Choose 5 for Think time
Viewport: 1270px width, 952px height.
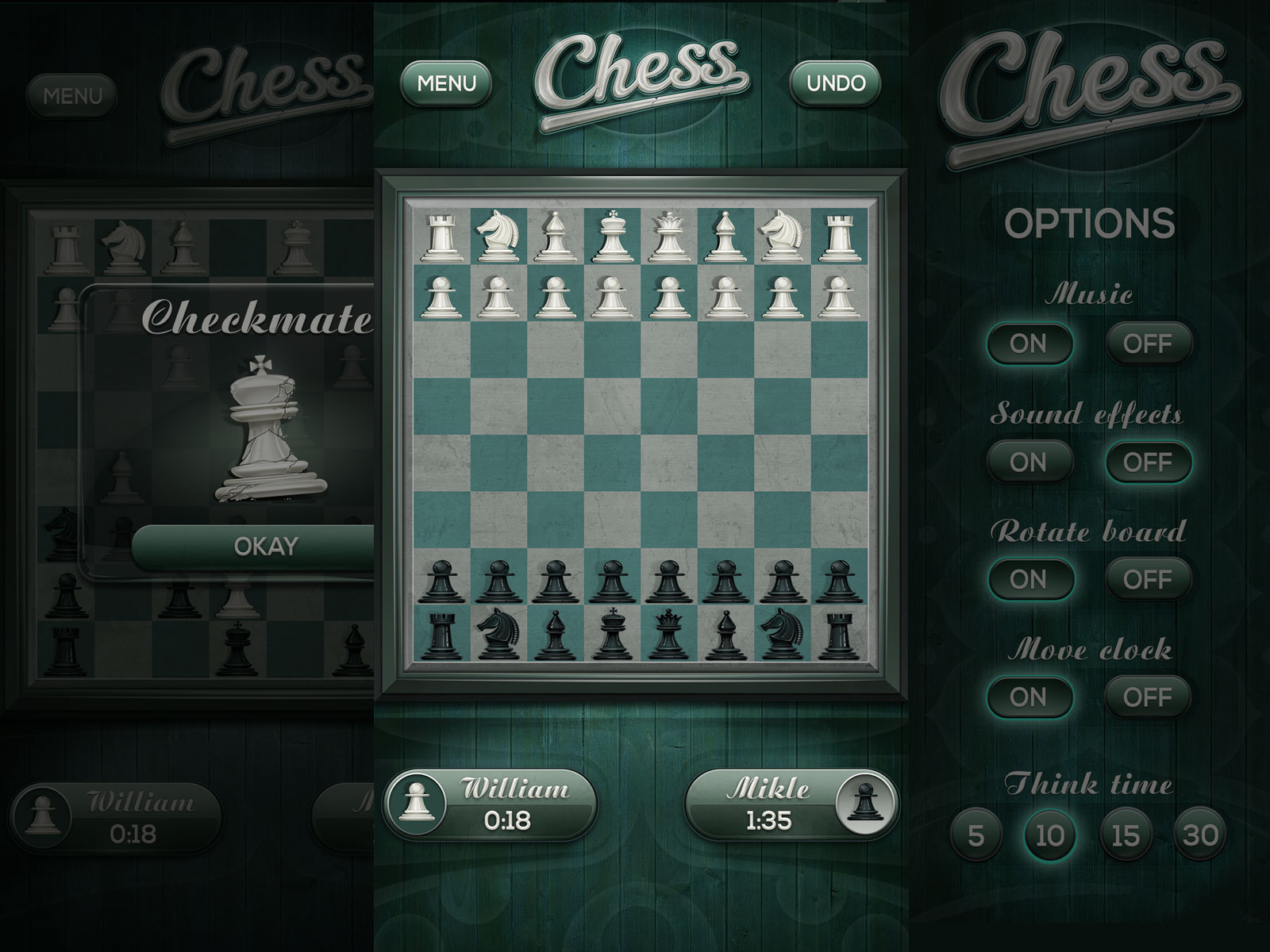(x=976, y=835)
